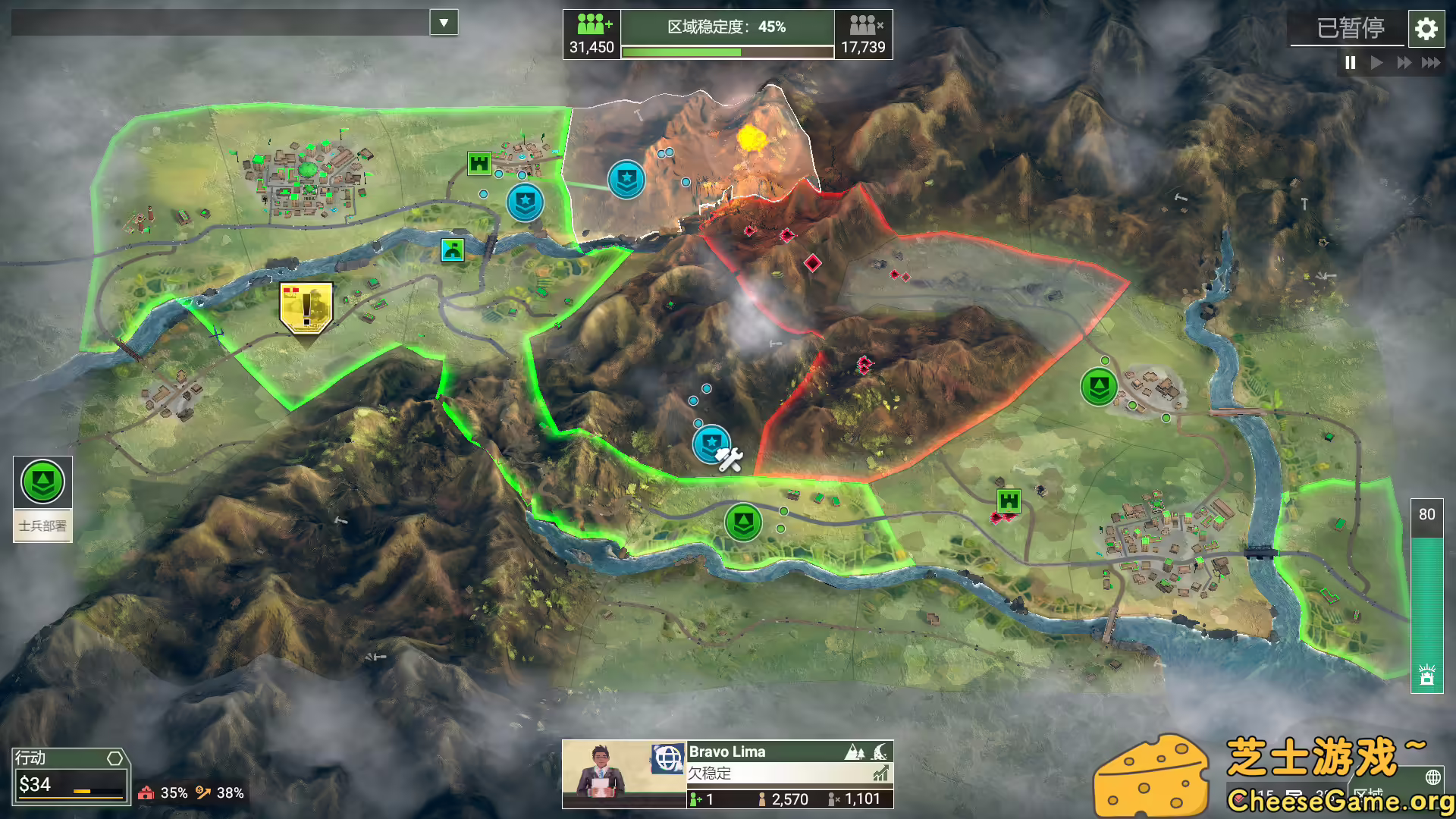Click the red corruption icon showing 35%

tap(146, 792)
